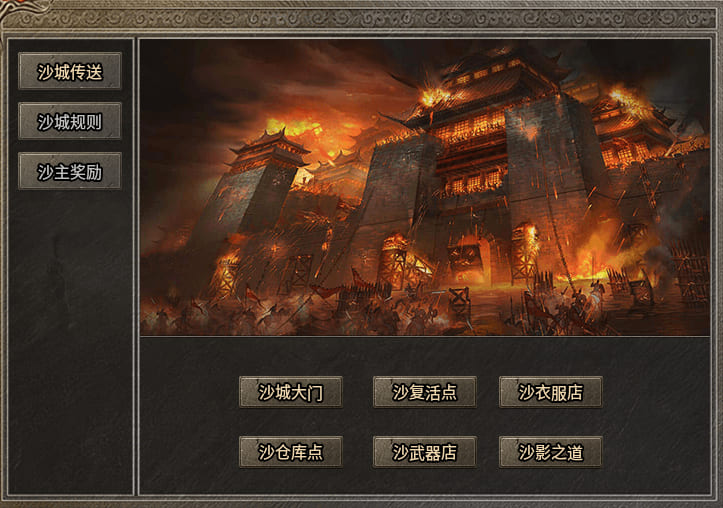Activate the 沙影之道 teleport
The image size is (723, 508).
coord(550,452)
